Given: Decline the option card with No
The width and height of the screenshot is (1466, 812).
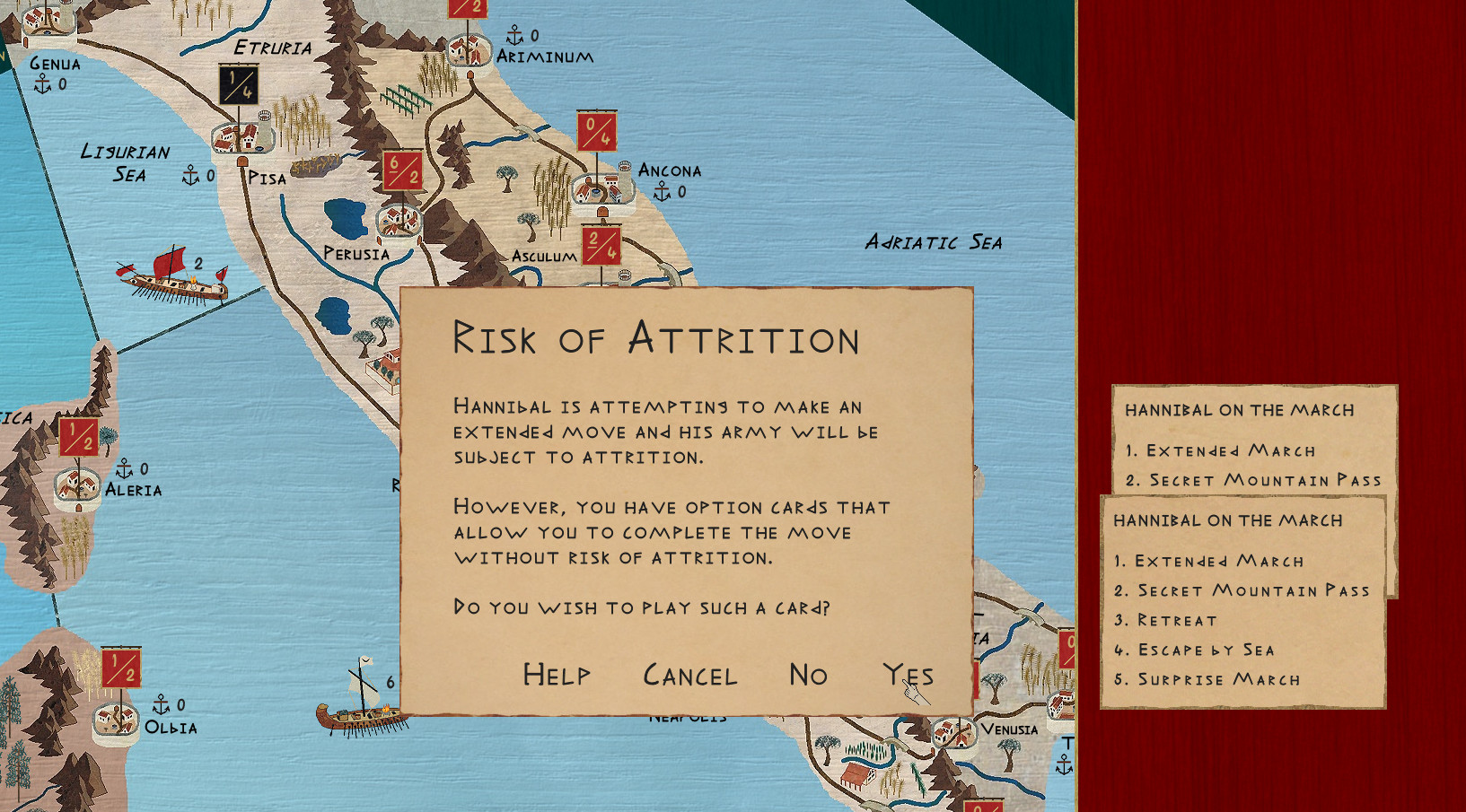Looking at the screenshot, I should 808,675.
